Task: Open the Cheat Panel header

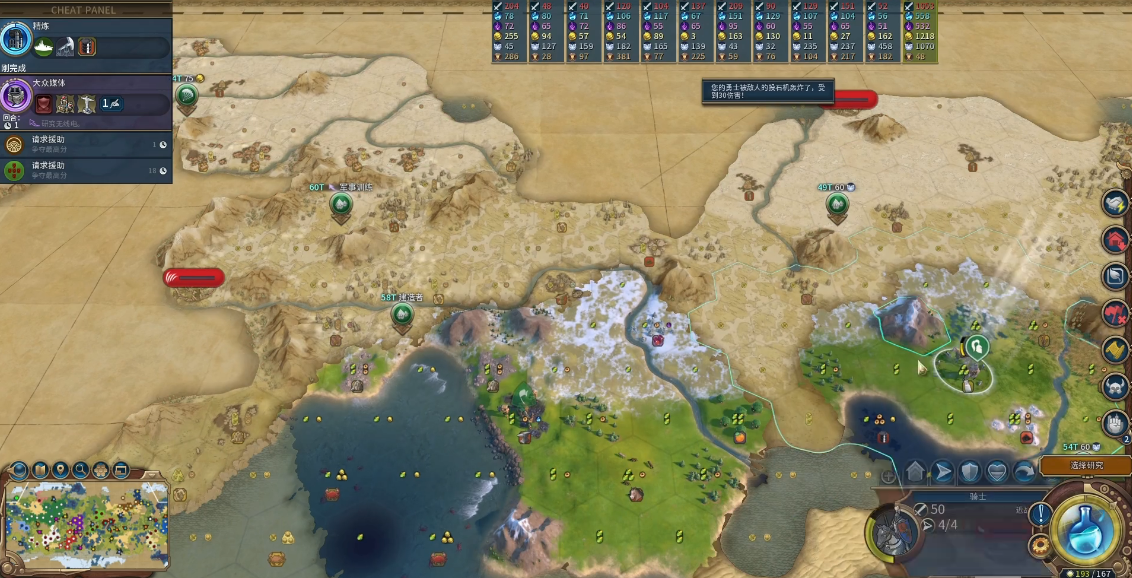Action: (x=84, y=10)
